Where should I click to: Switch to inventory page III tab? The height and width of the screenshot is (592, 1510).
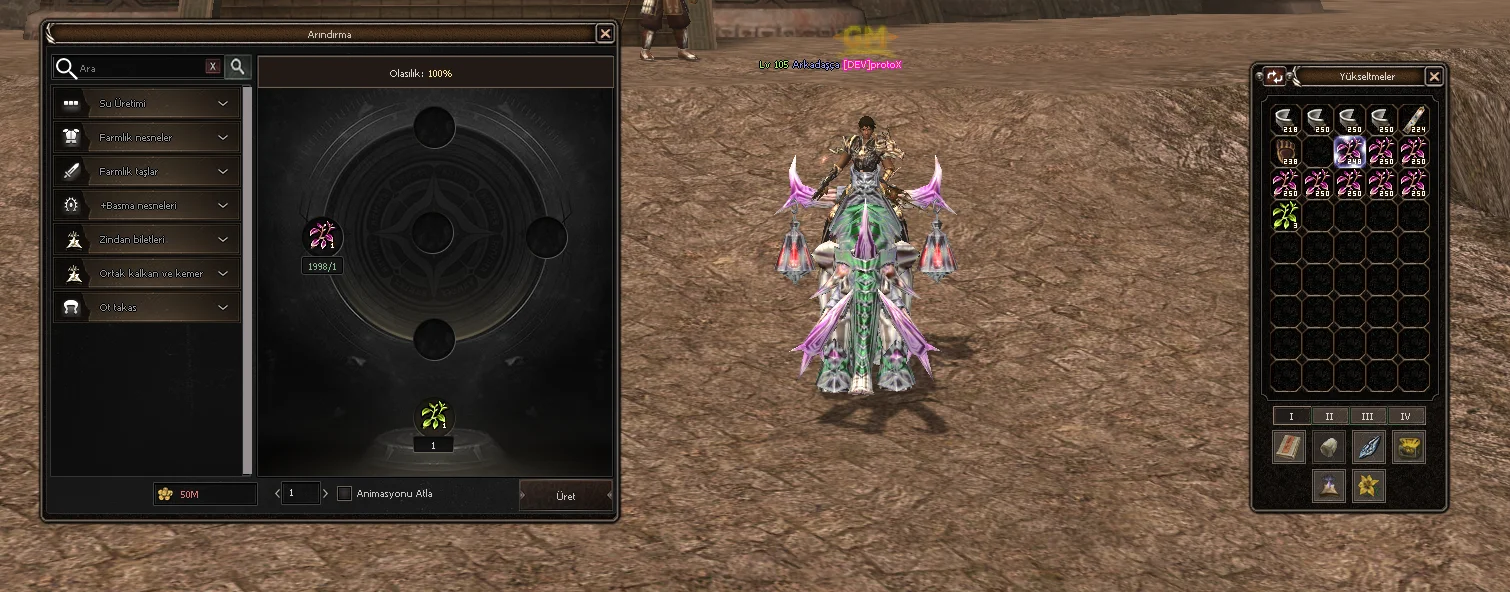(1367, 416)
